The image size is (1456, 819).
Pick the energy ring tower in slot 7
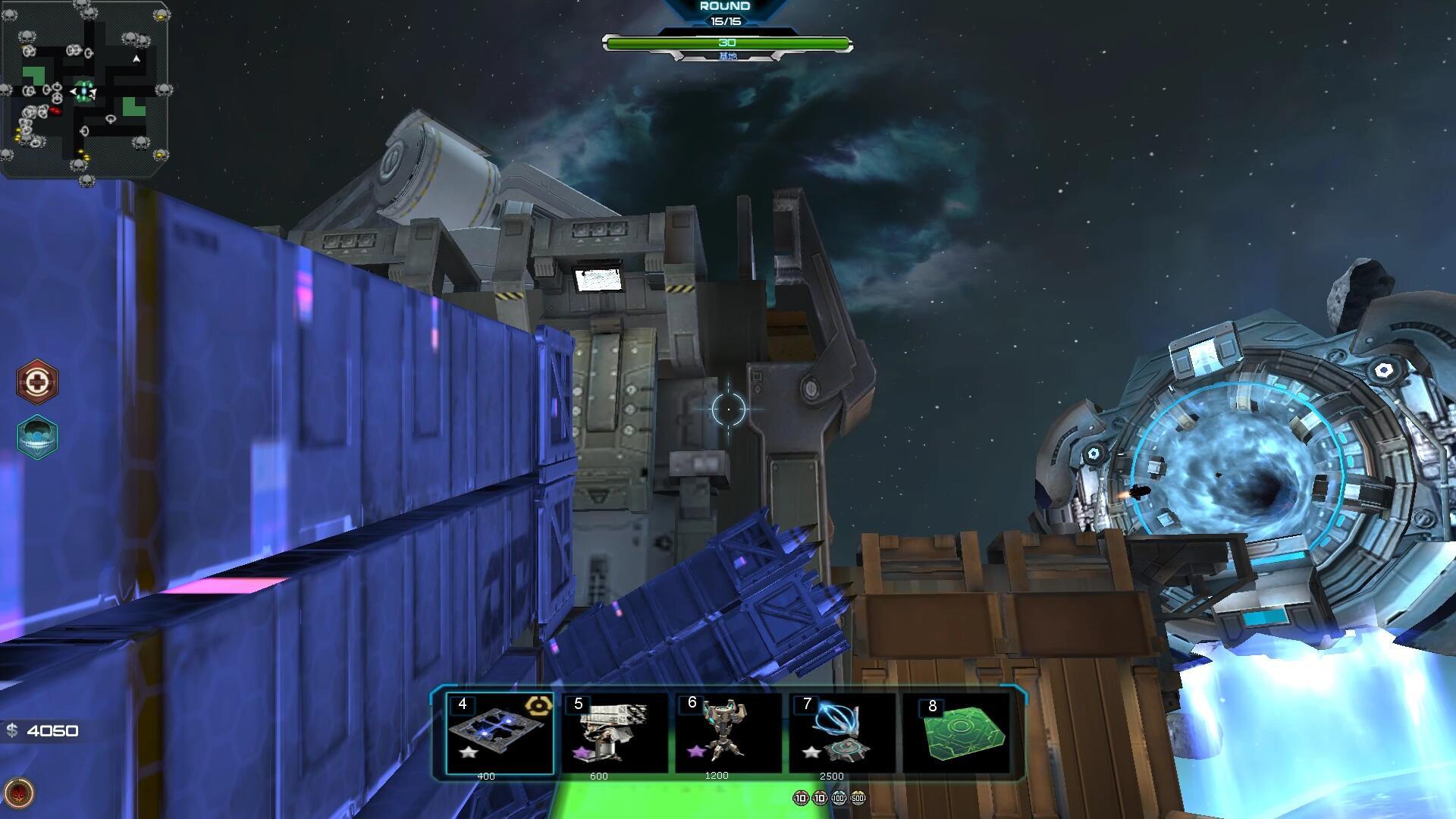pyautogui.click(x=842, y=733)
